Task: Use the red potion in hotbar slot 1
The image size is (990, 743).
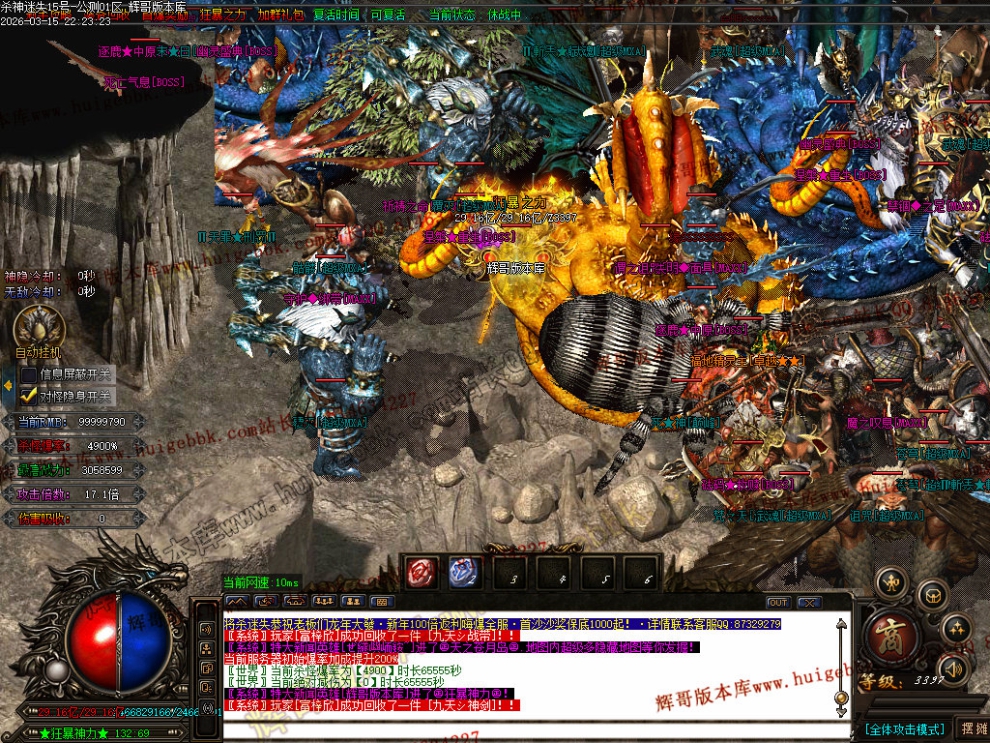Action: coord(421,573)
